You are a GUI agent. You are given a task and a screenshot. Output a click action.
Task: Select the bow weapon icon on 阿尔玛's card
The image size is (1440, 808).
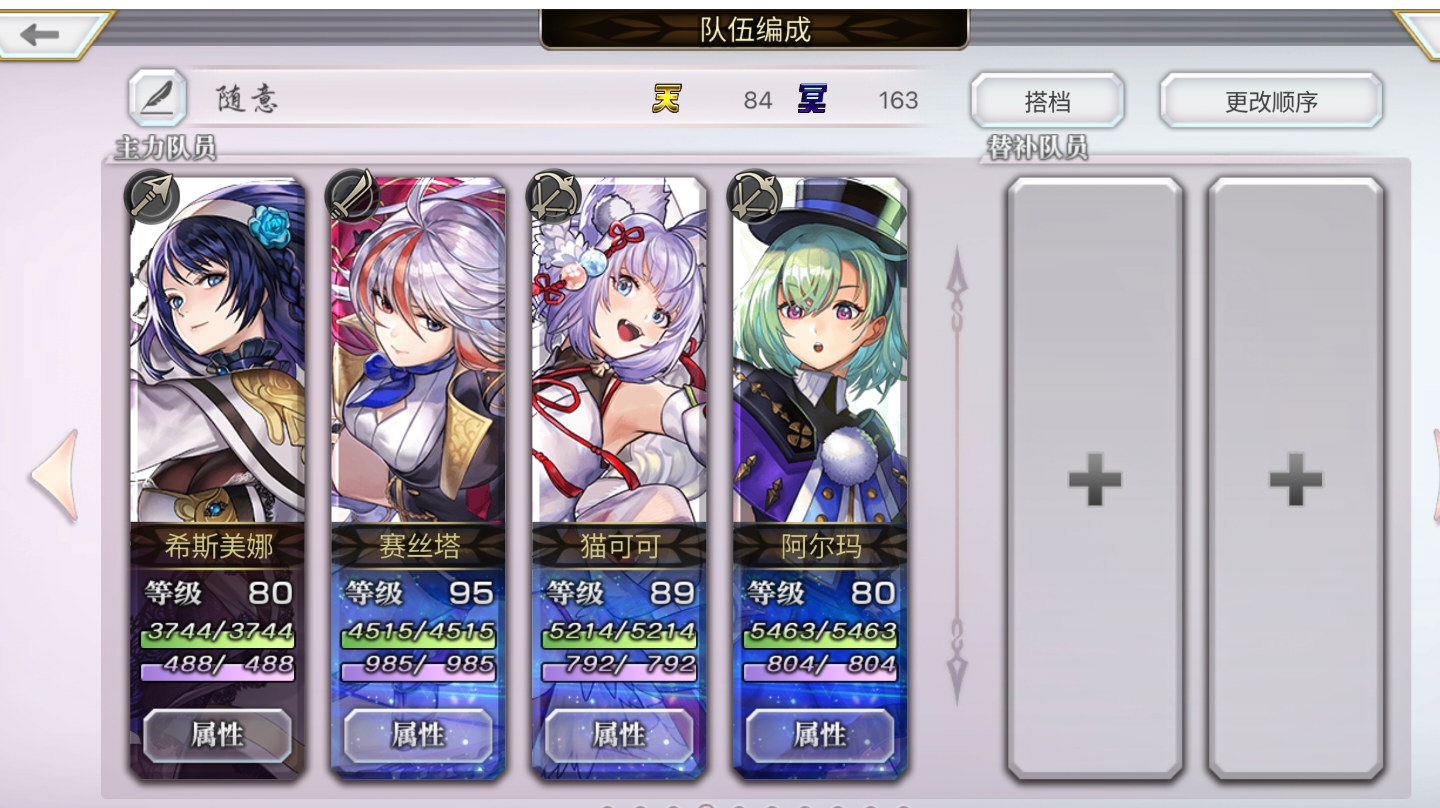[752, 196]
